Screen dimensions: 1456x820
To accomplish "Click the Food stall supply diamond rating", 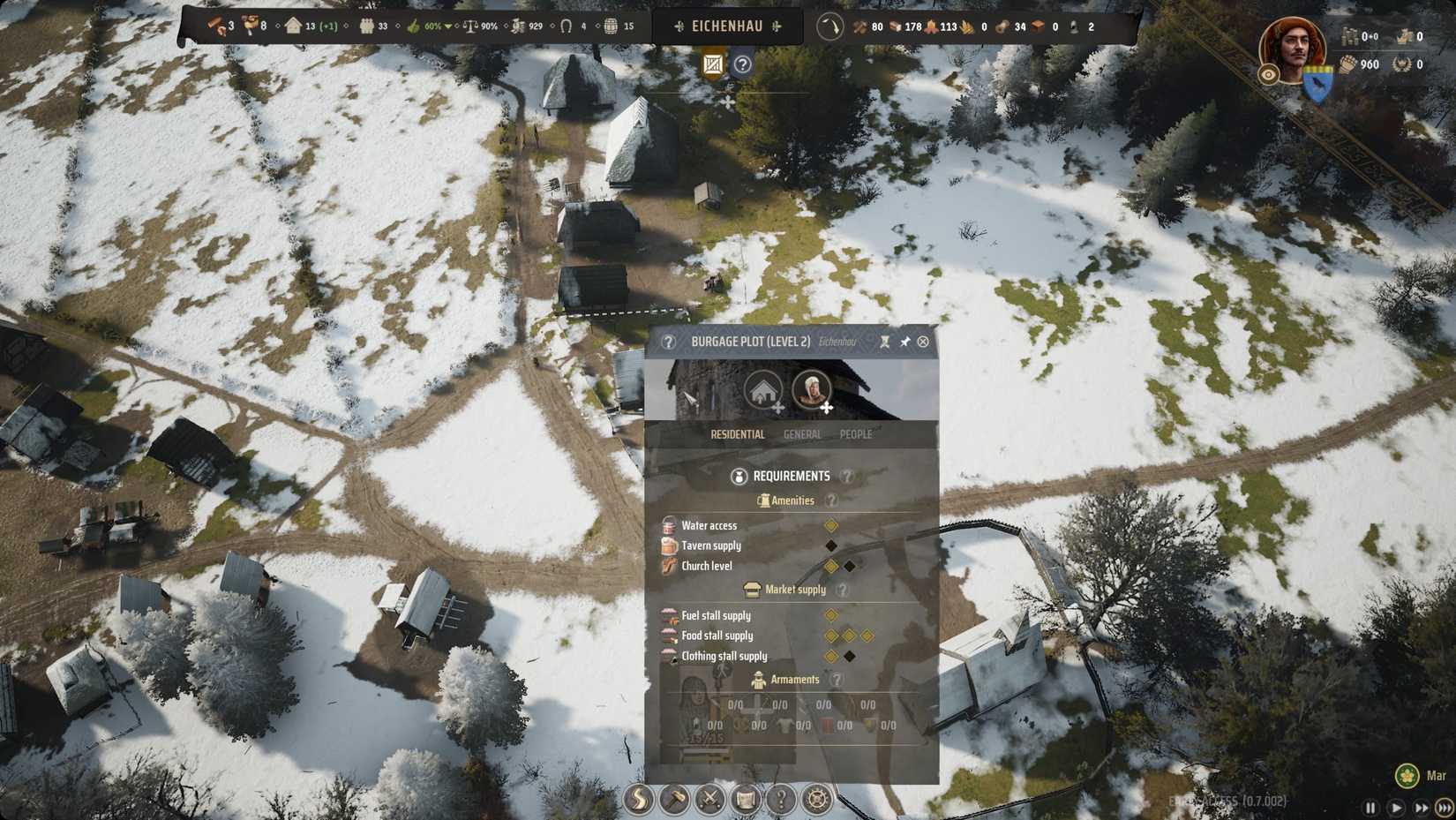I will point(849,636).
